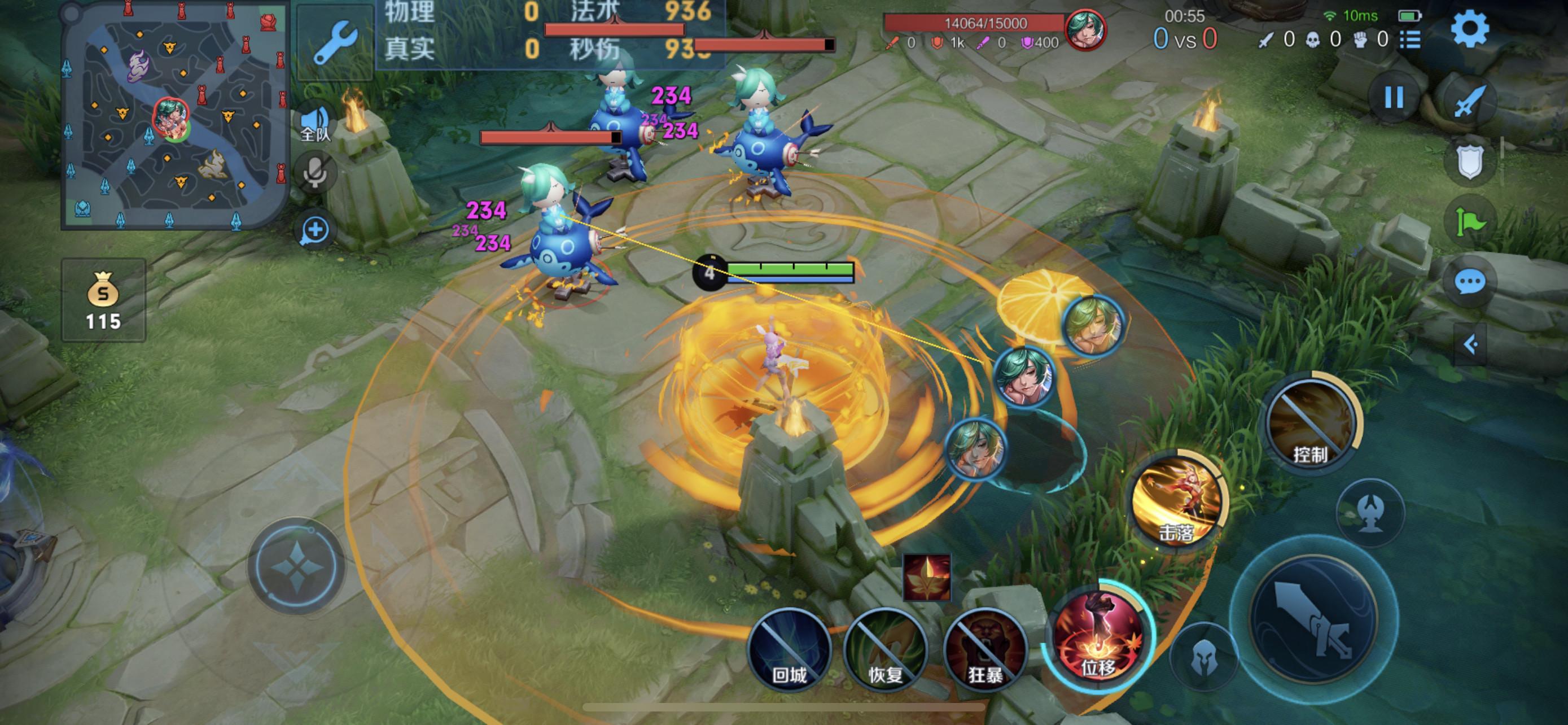Image resolution: width=1568 pixels, height=725 pixels.
Task: Cast the 位移 dash ability
Action: (x=1097, y=637)
